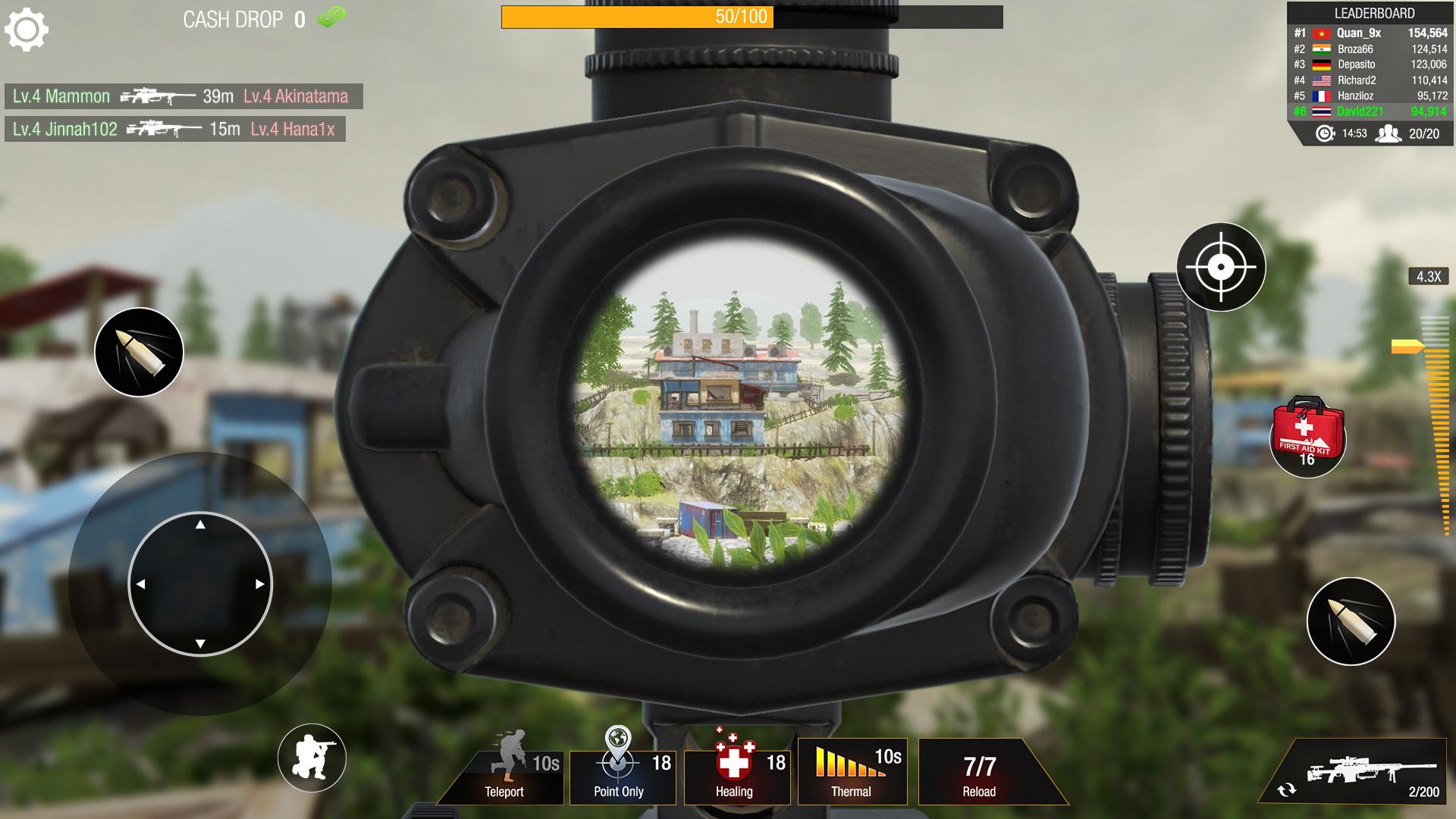Tap the directional movement joystick

tap(199, 582)
